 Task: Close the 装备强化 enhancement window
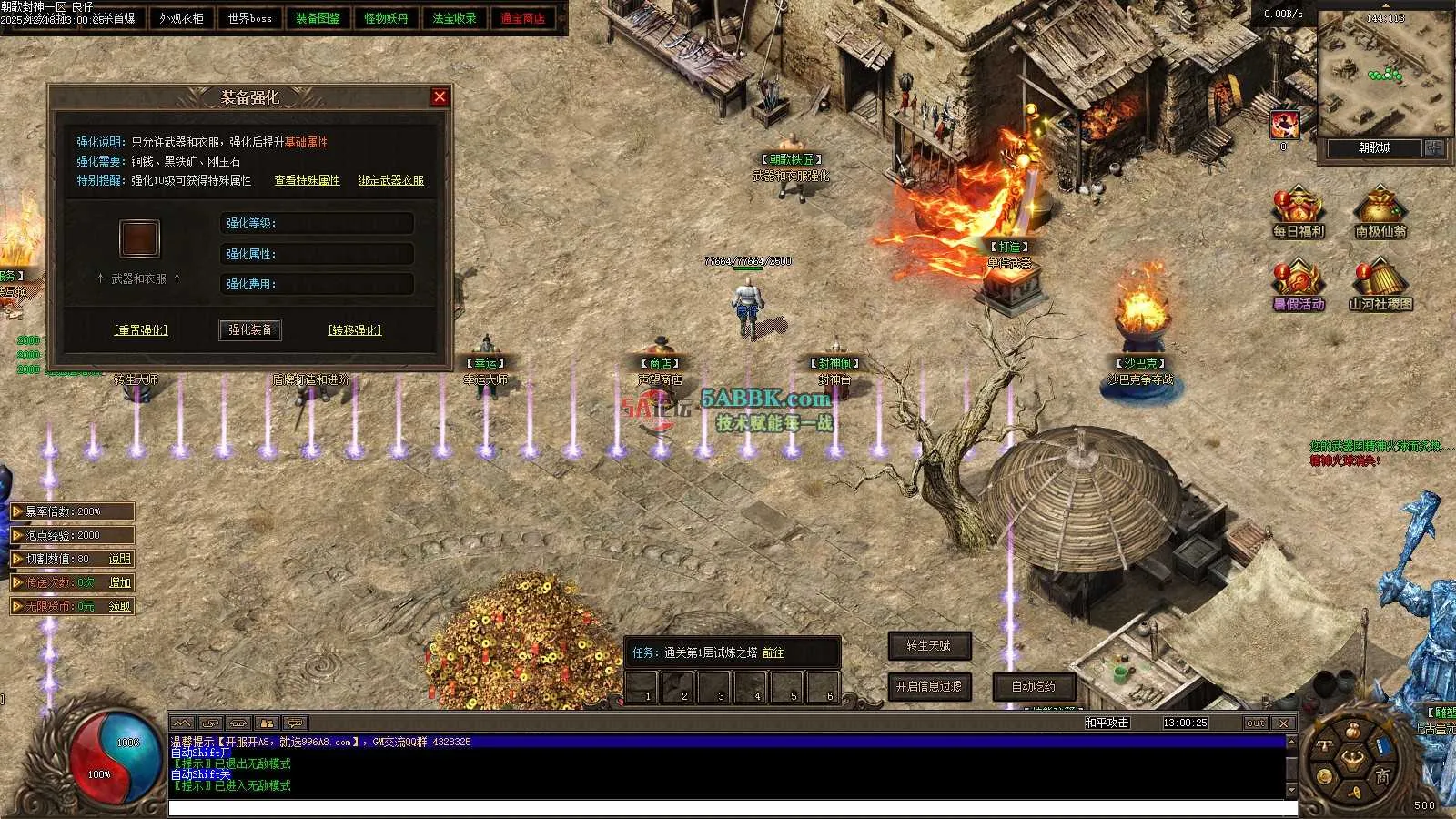pyautogui.click(x=440, y=96)
